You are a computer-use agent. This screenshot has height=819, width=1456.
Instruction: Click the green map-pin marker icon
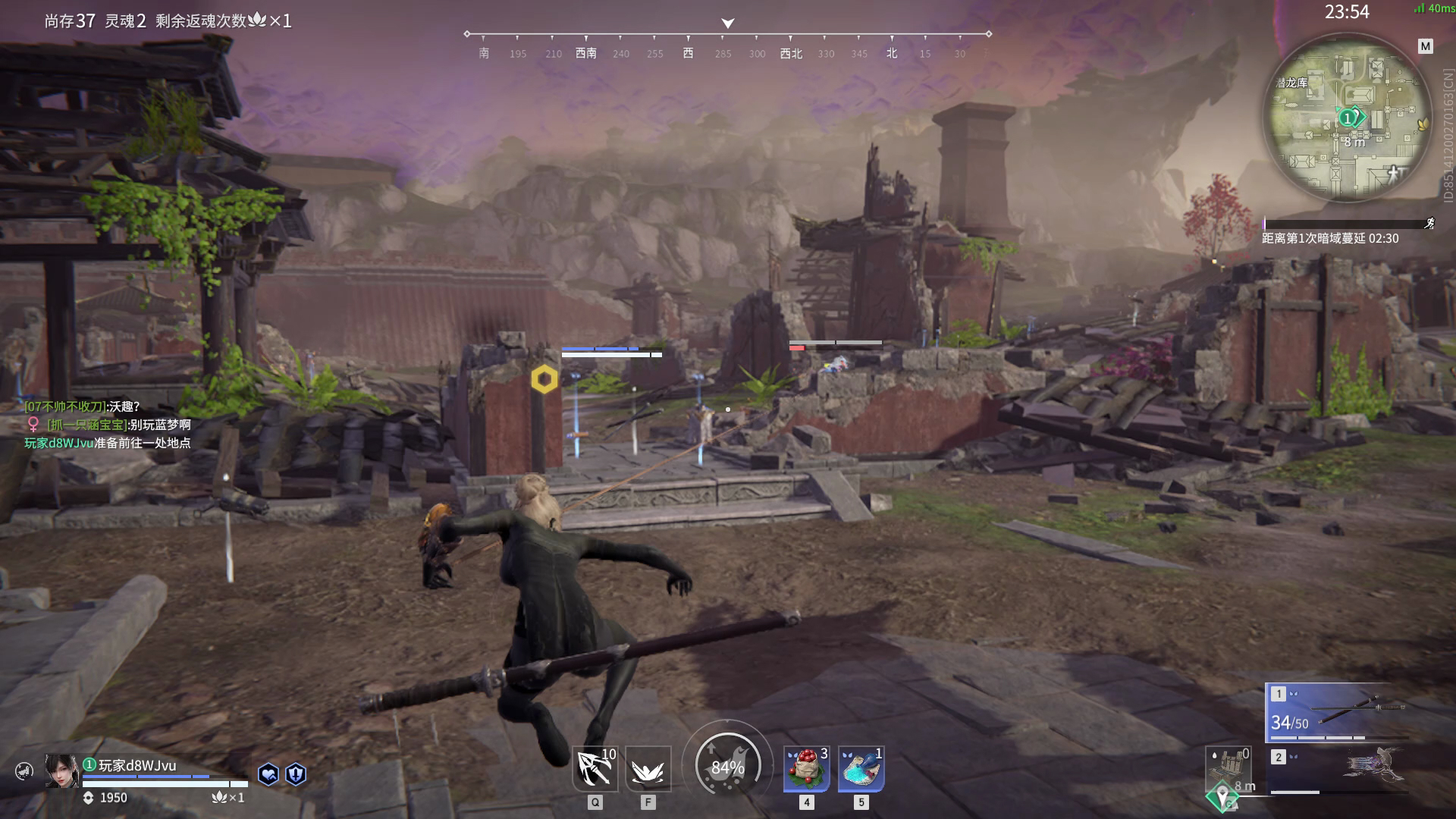tap(1222, 797)
